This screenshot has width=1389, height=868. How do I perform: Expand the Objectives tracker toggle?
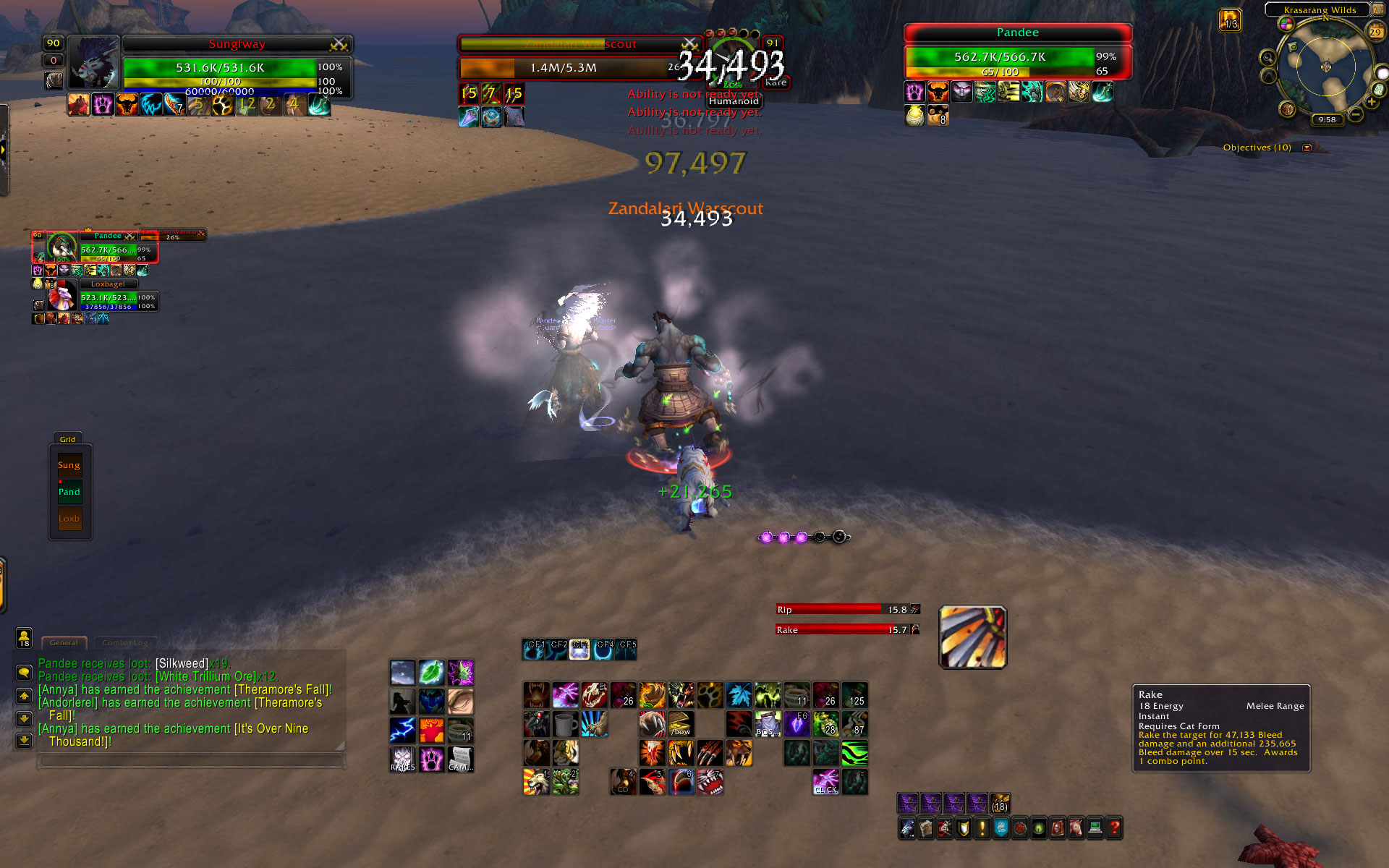pos(1307,148)
